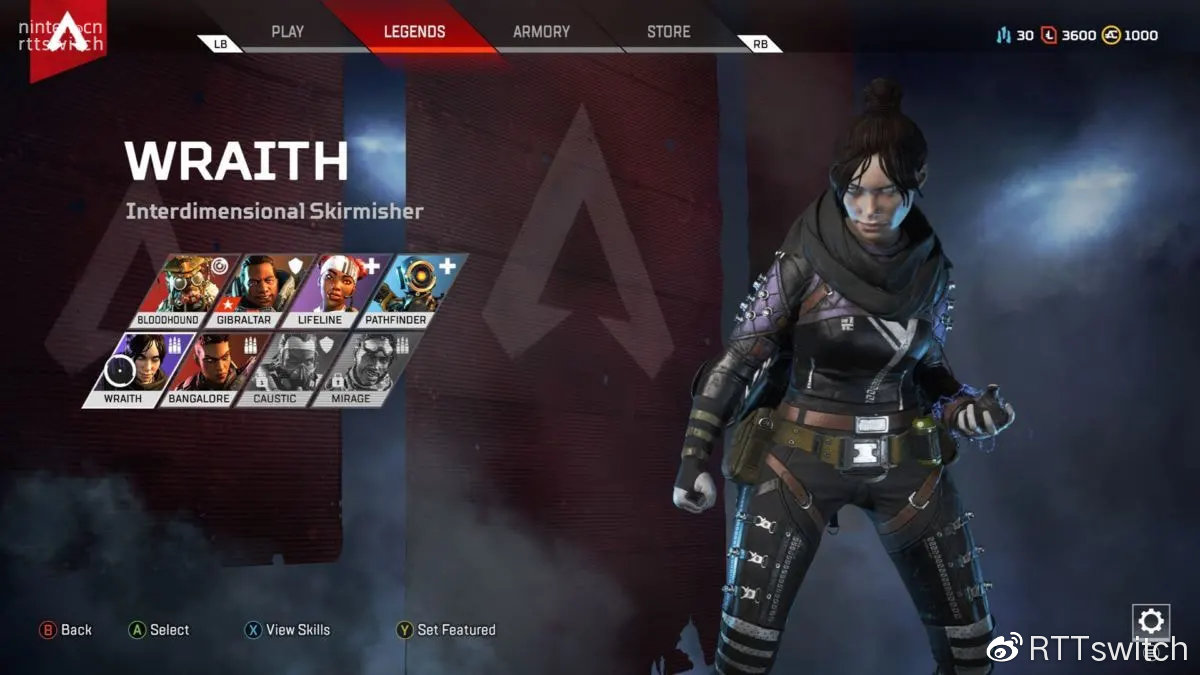This screenshot has width=1200, height=675.
Task: Open the Legends tab
Action: coord(414,32)
